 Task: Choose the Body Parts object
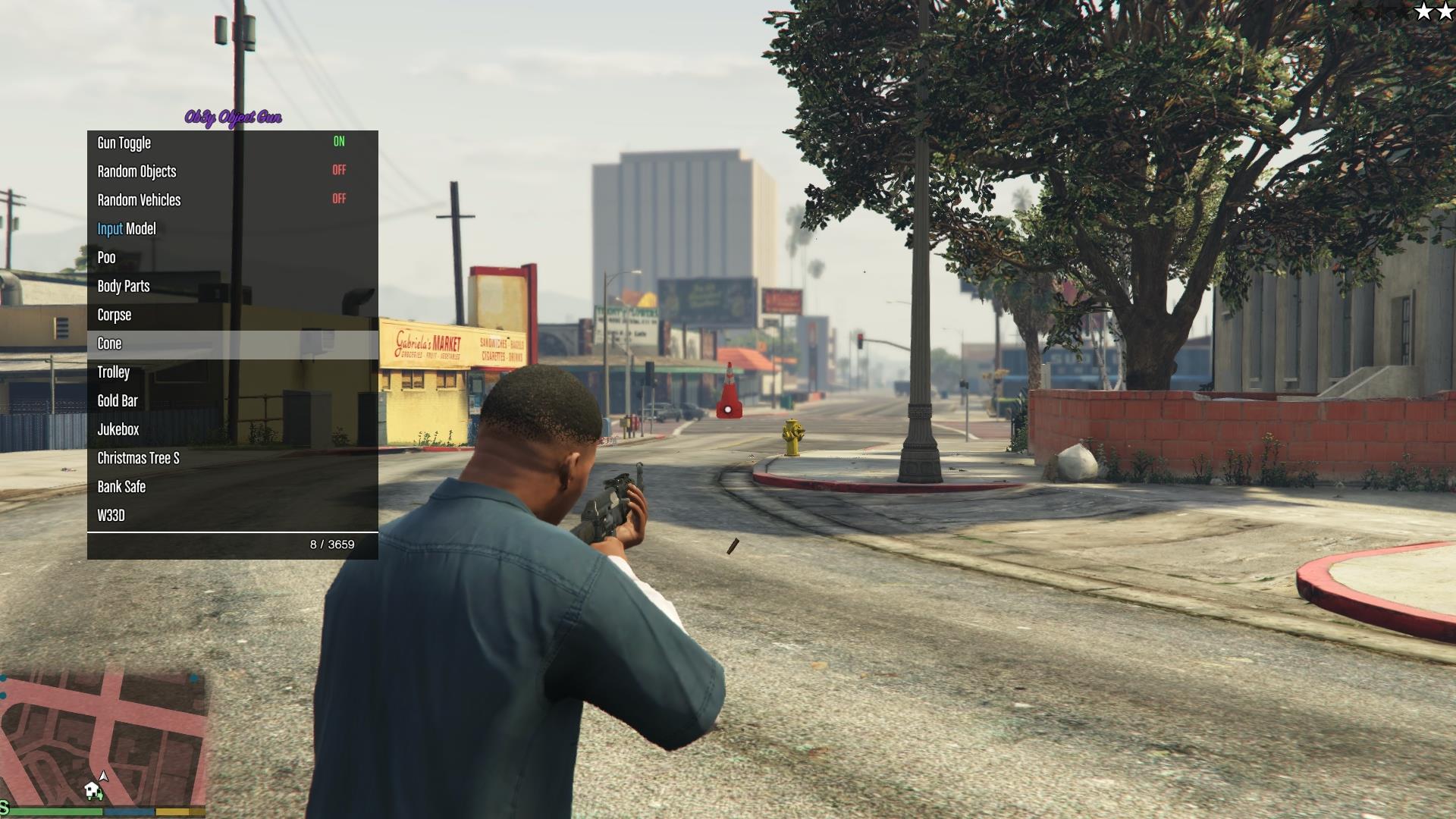pyautogui.click(x=232, y=287)
